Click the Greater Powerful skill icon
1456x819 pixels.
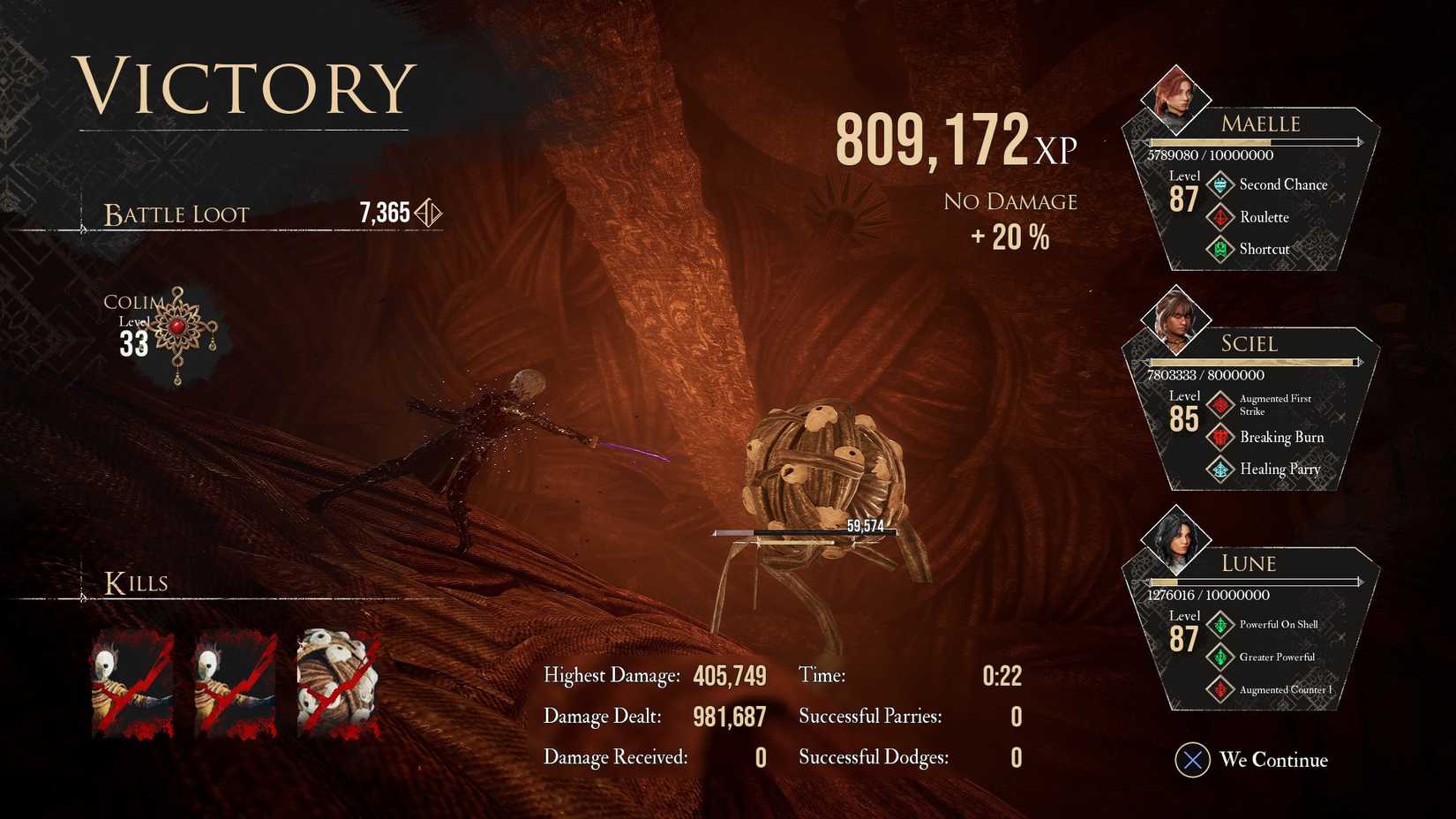click(1220, 657)
